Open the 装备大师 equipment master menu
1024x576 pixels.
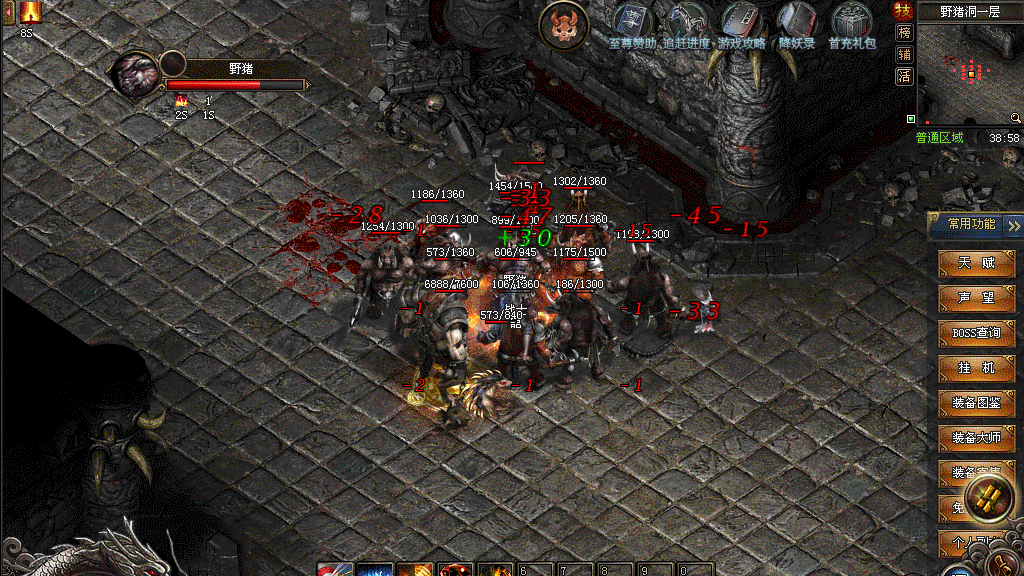coord(977,438)
